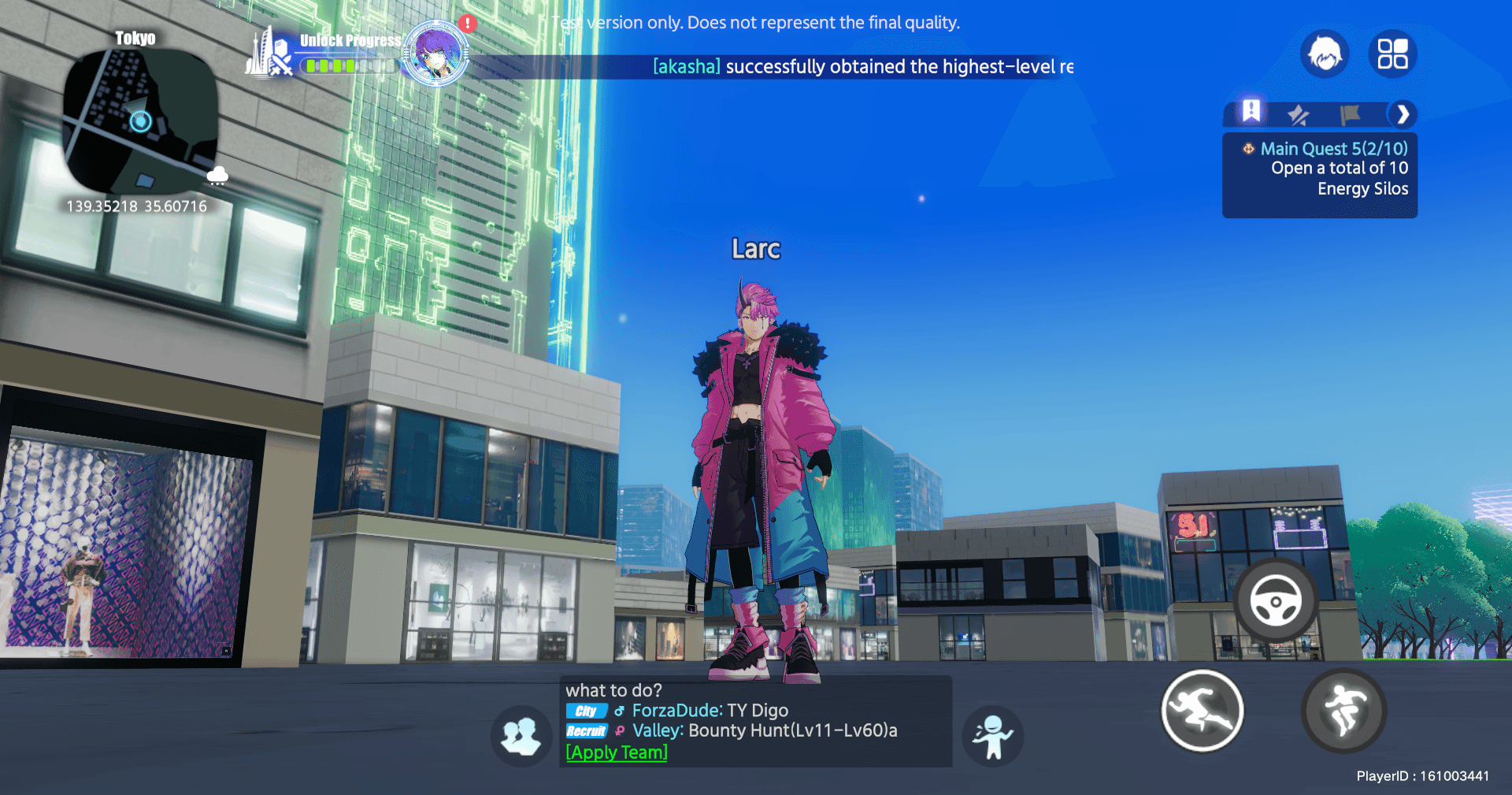
Task: Open the four-square main menu grid
Action: (x=1392, y=54)
